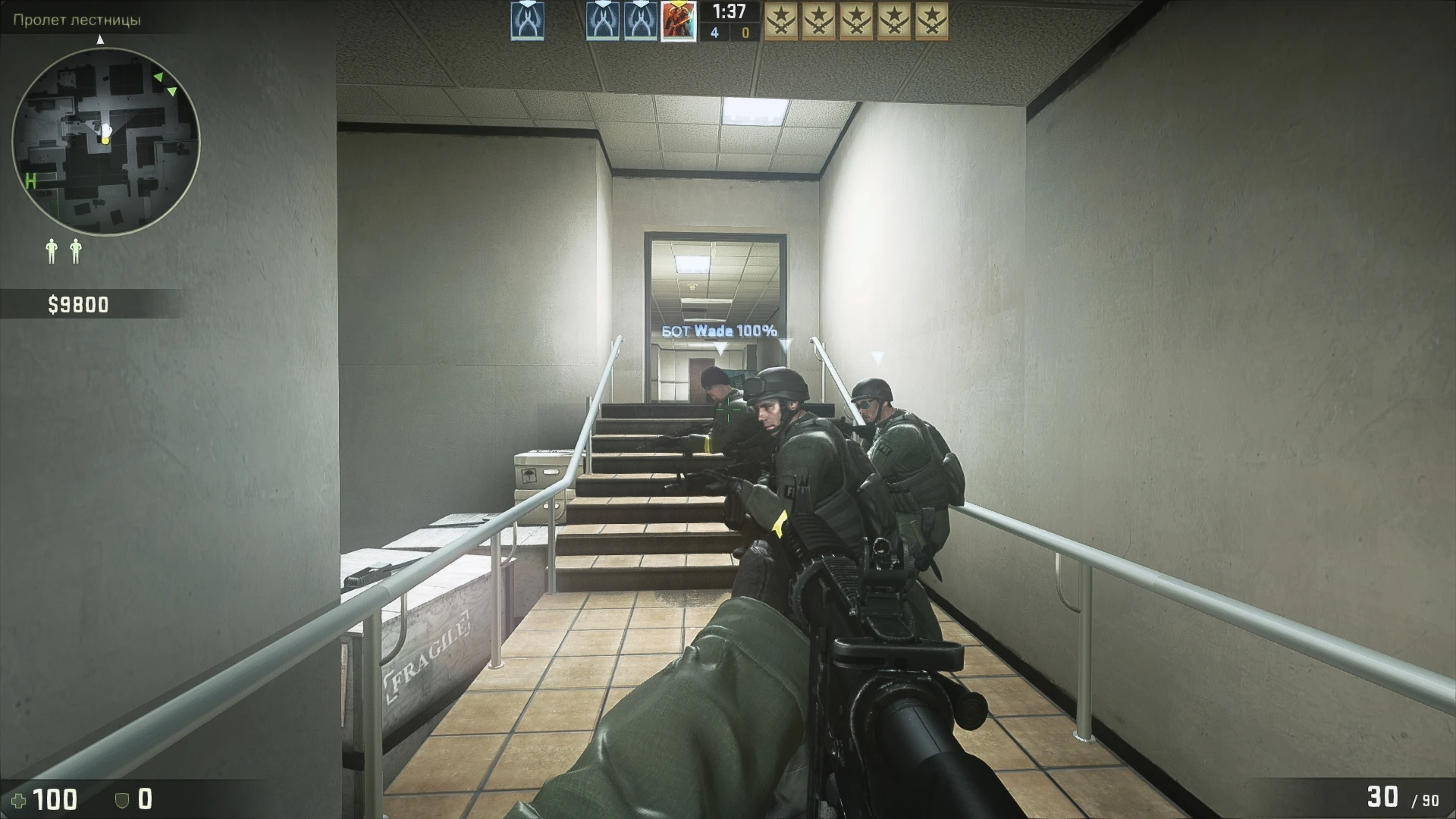The image size is (1456, 819).
Task: Select the highlighted player portrait with yellow marker
Action: (x=678, y=20)
